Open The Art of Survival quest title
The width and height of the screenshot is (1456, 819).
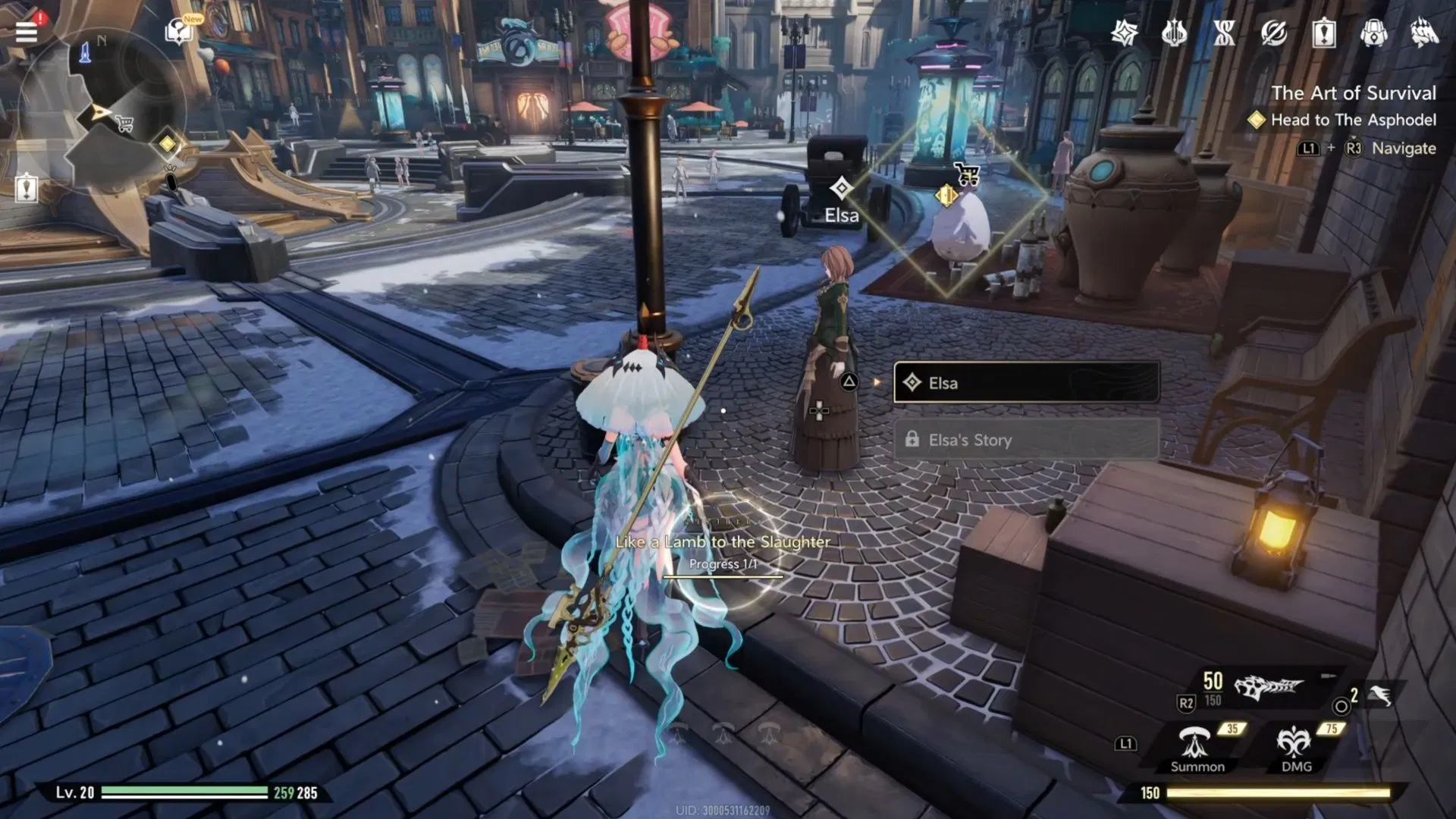(1354, 93)
